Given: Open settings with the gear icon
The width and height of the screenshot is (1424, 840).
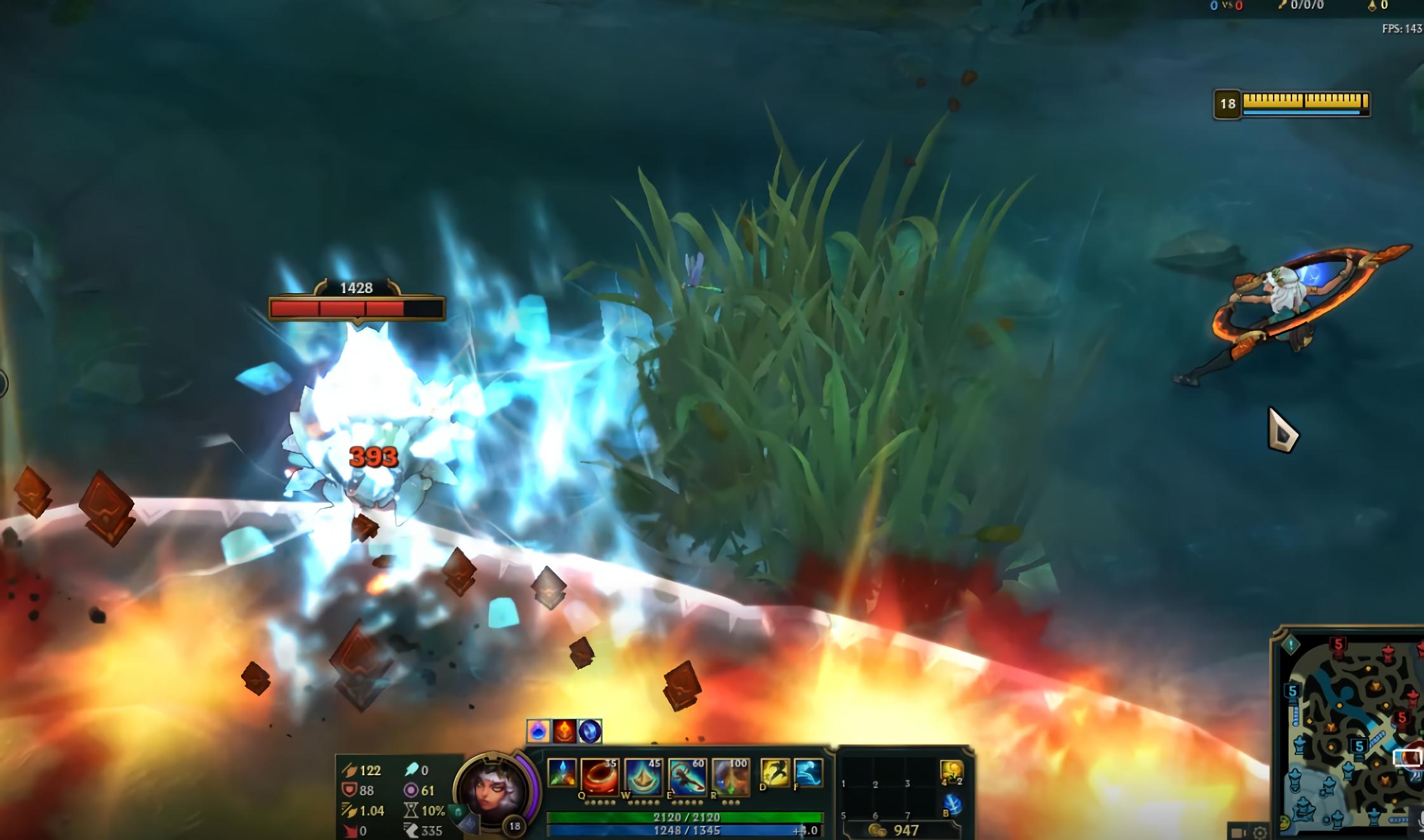Looking at the screenshot, I should (1260, 832).
